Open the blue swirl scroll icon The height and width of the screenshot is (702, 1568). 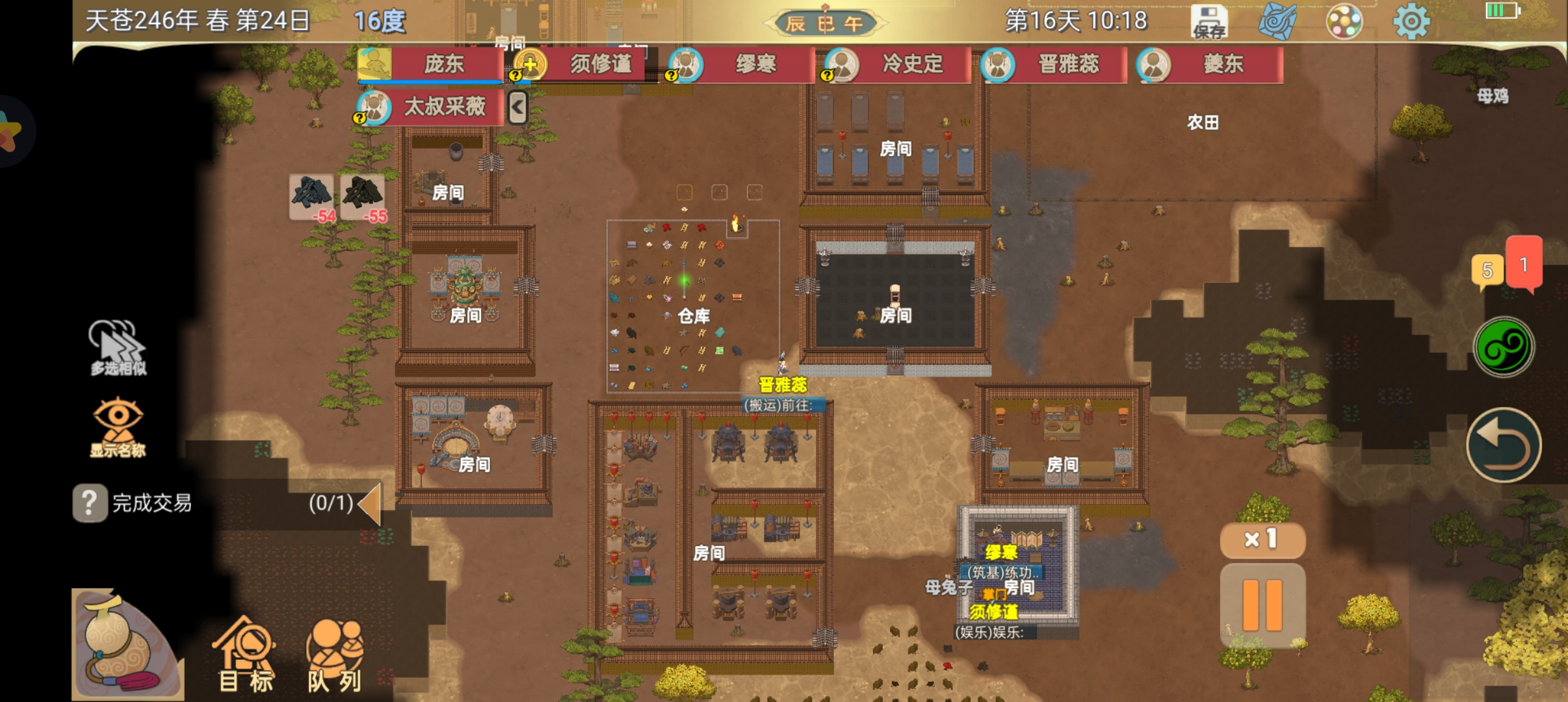point(1277,22)
